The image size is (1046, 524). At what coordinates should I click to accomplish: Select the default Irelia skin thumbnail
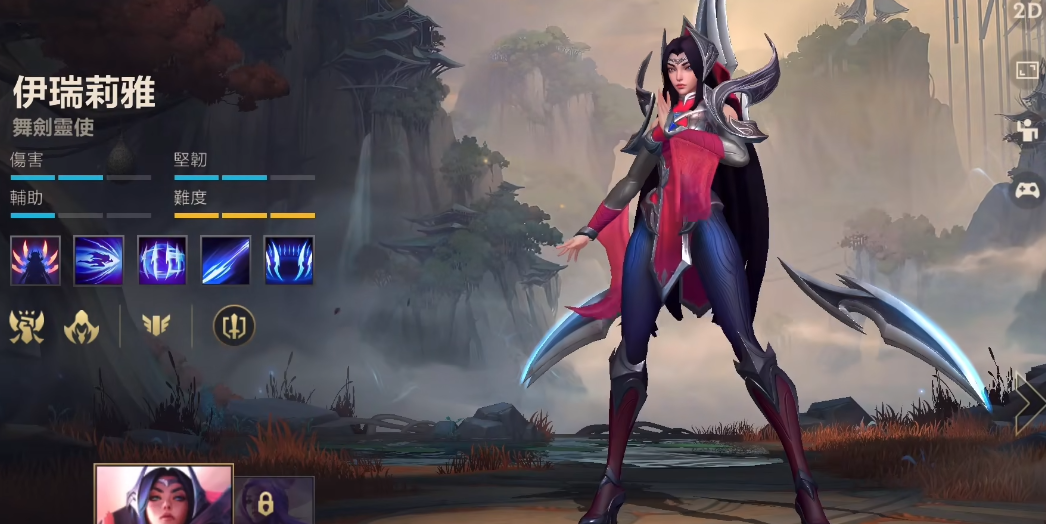(x=164, y=495)
